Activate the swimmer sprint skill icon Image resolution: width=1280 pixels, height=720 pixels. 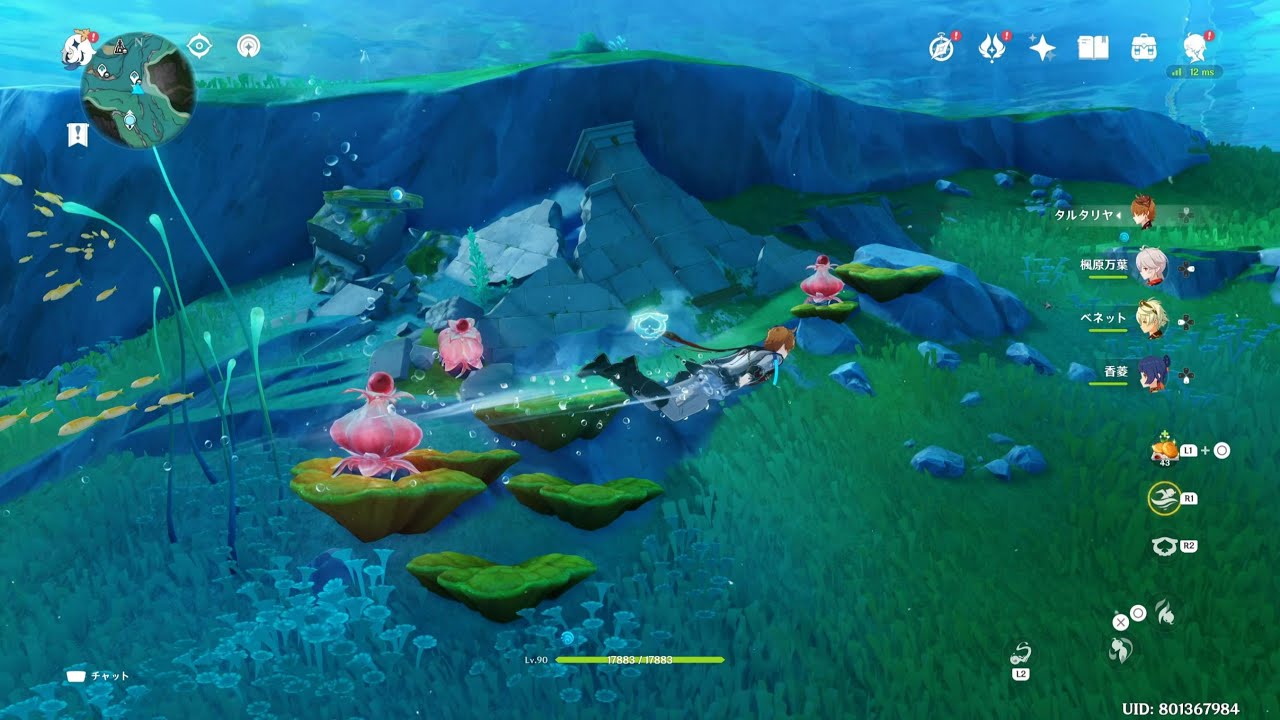pyautogui.click(x=1163, y=498)
